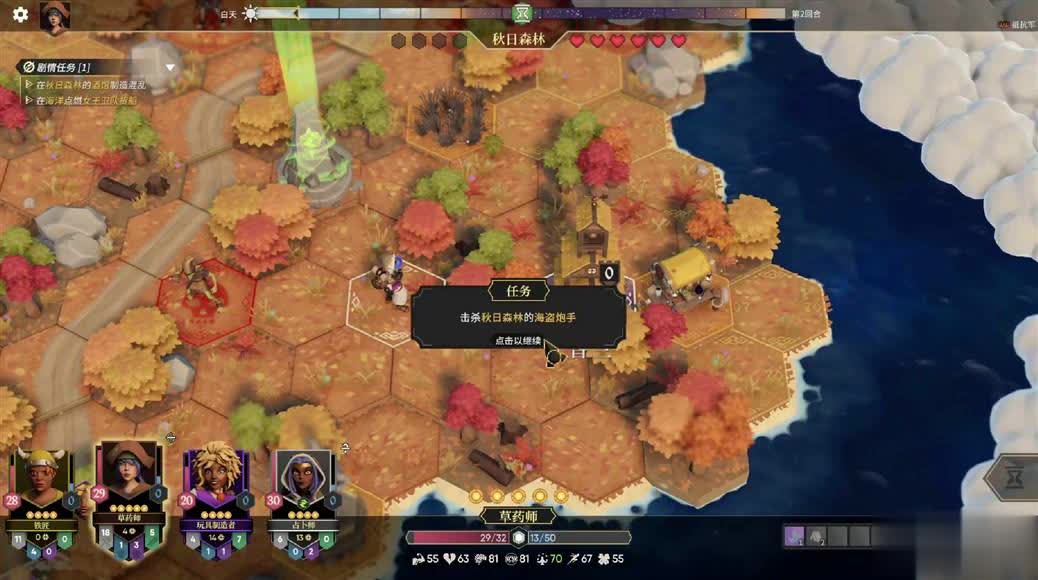Use the second grey item slot
Screen dimensions: 1038x580
coord(816,537)
